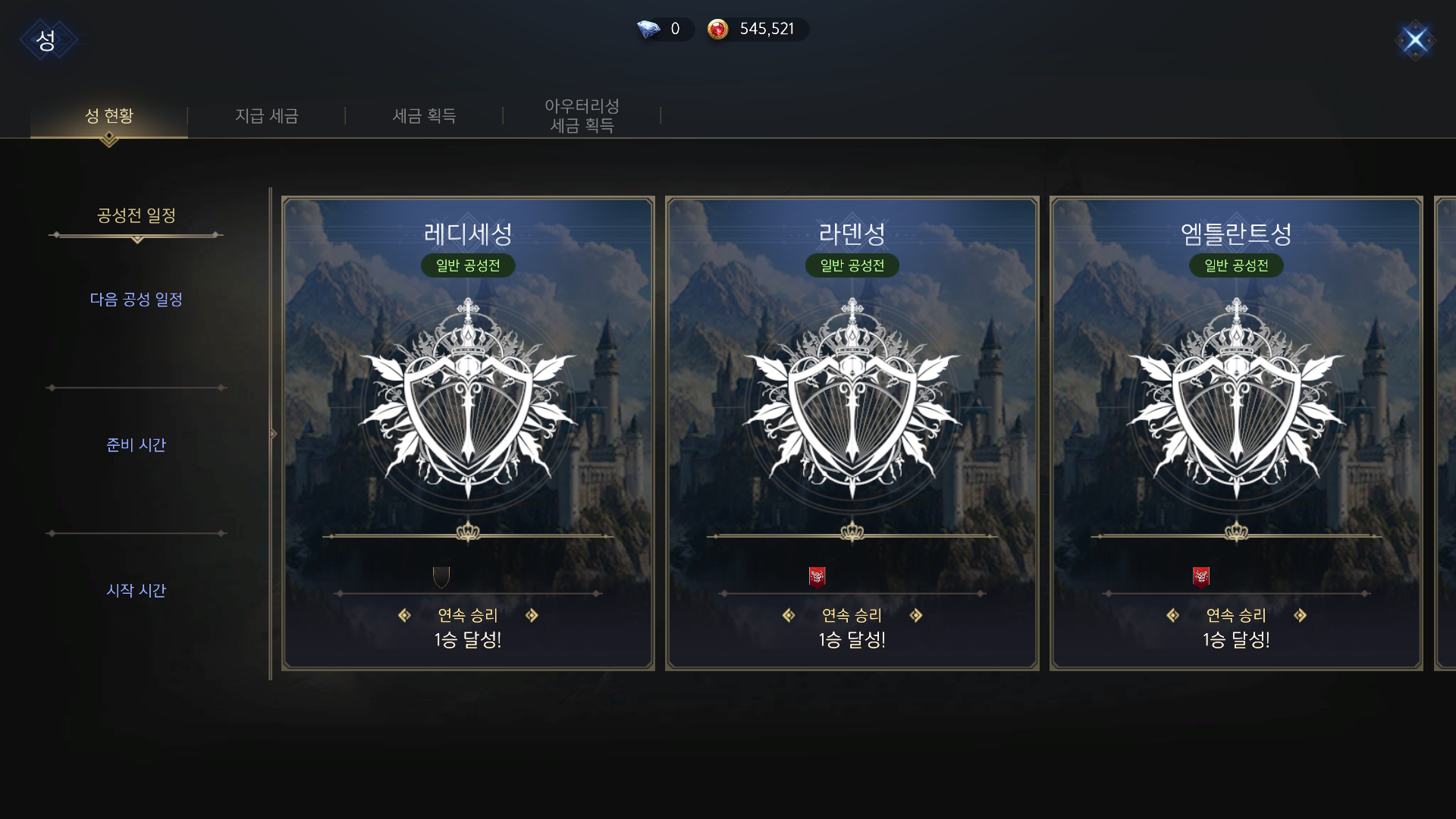
Task: Switch to the 지급 세금 tab
Action: tap(266, 115)
